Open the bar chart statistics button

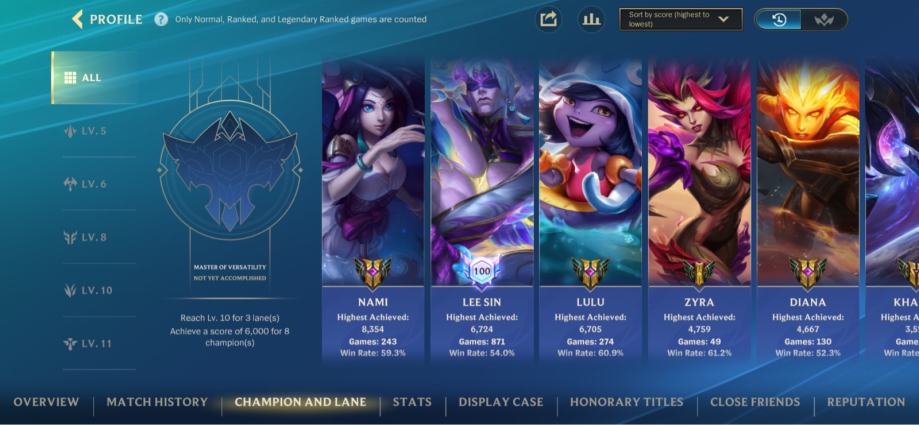tap(591, 19)
